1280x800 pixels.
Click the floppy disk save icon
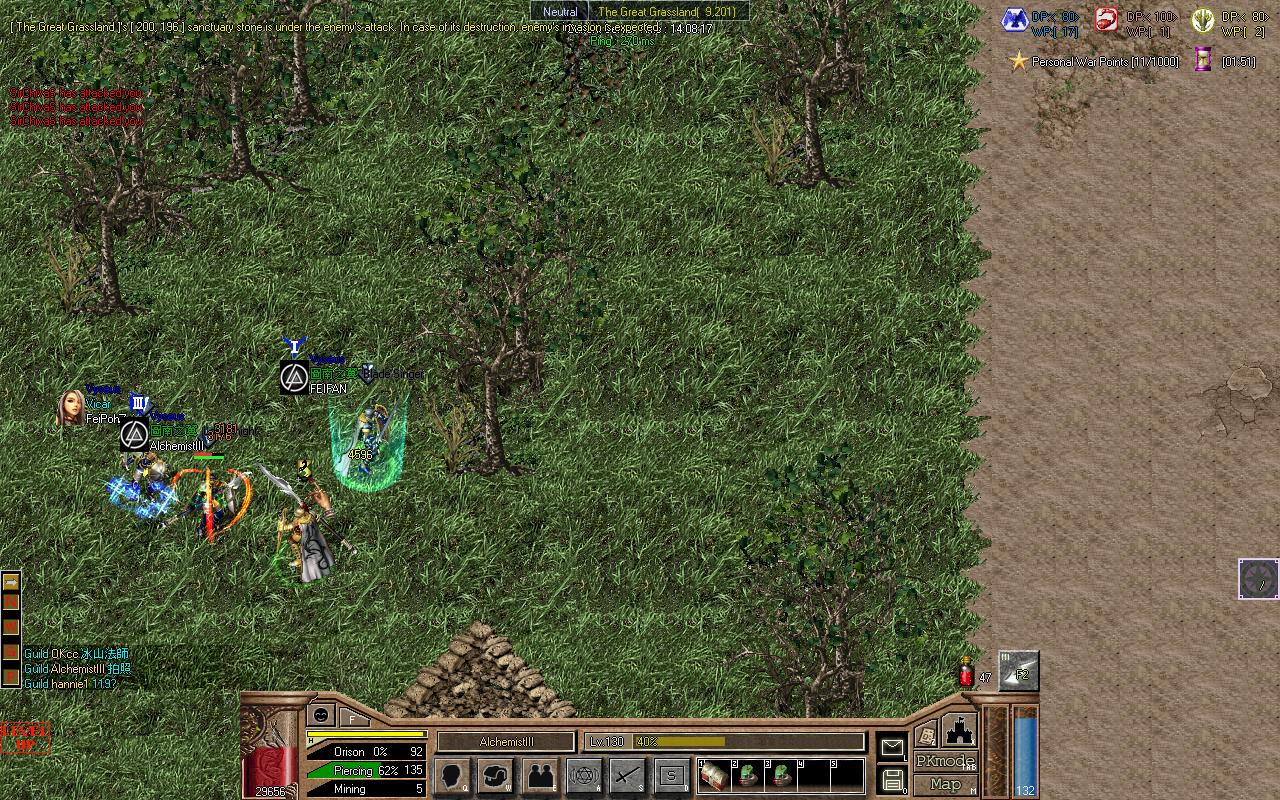pos(892,779)
